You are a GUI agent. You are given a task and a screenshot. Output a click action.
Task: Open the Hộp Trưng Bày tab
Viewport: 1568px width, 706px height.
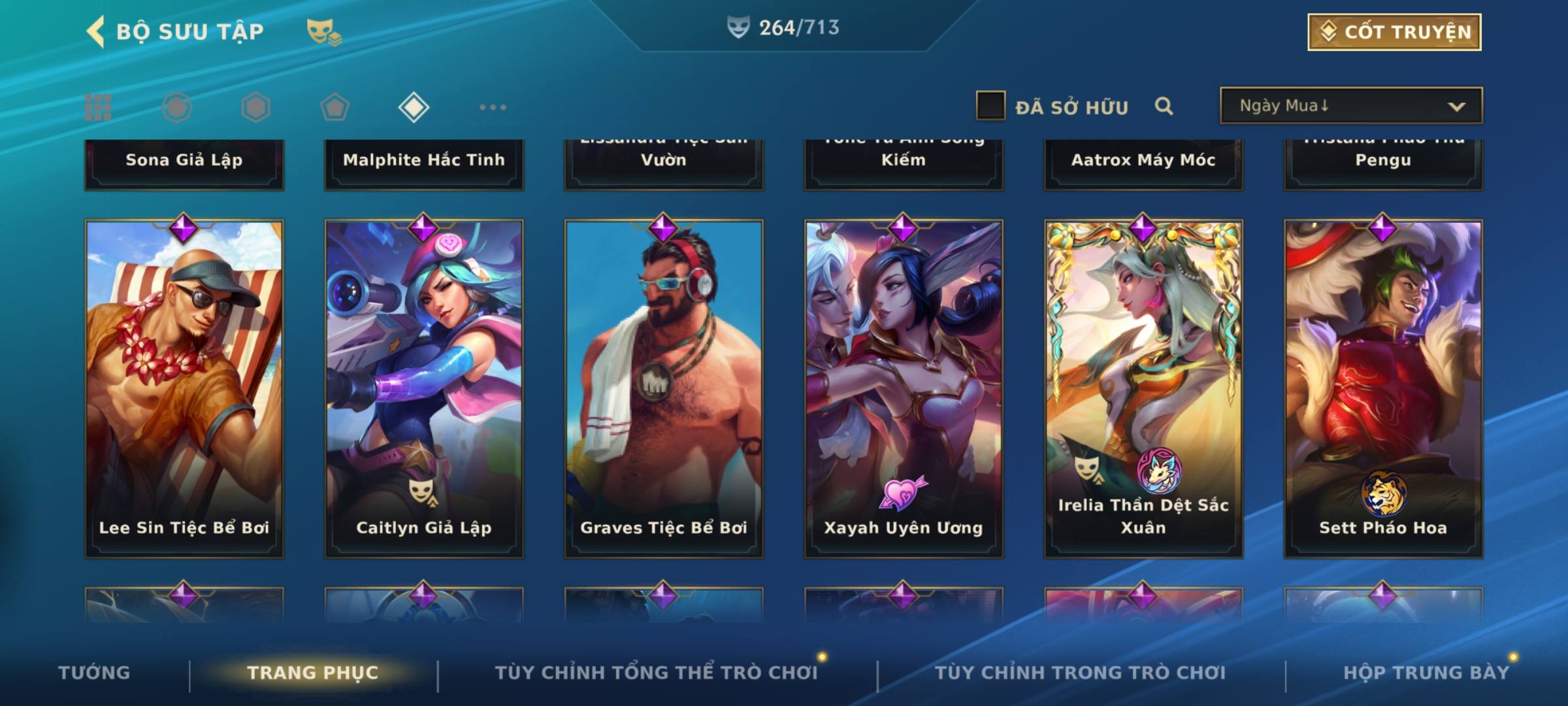click(x=1426, y=673)
